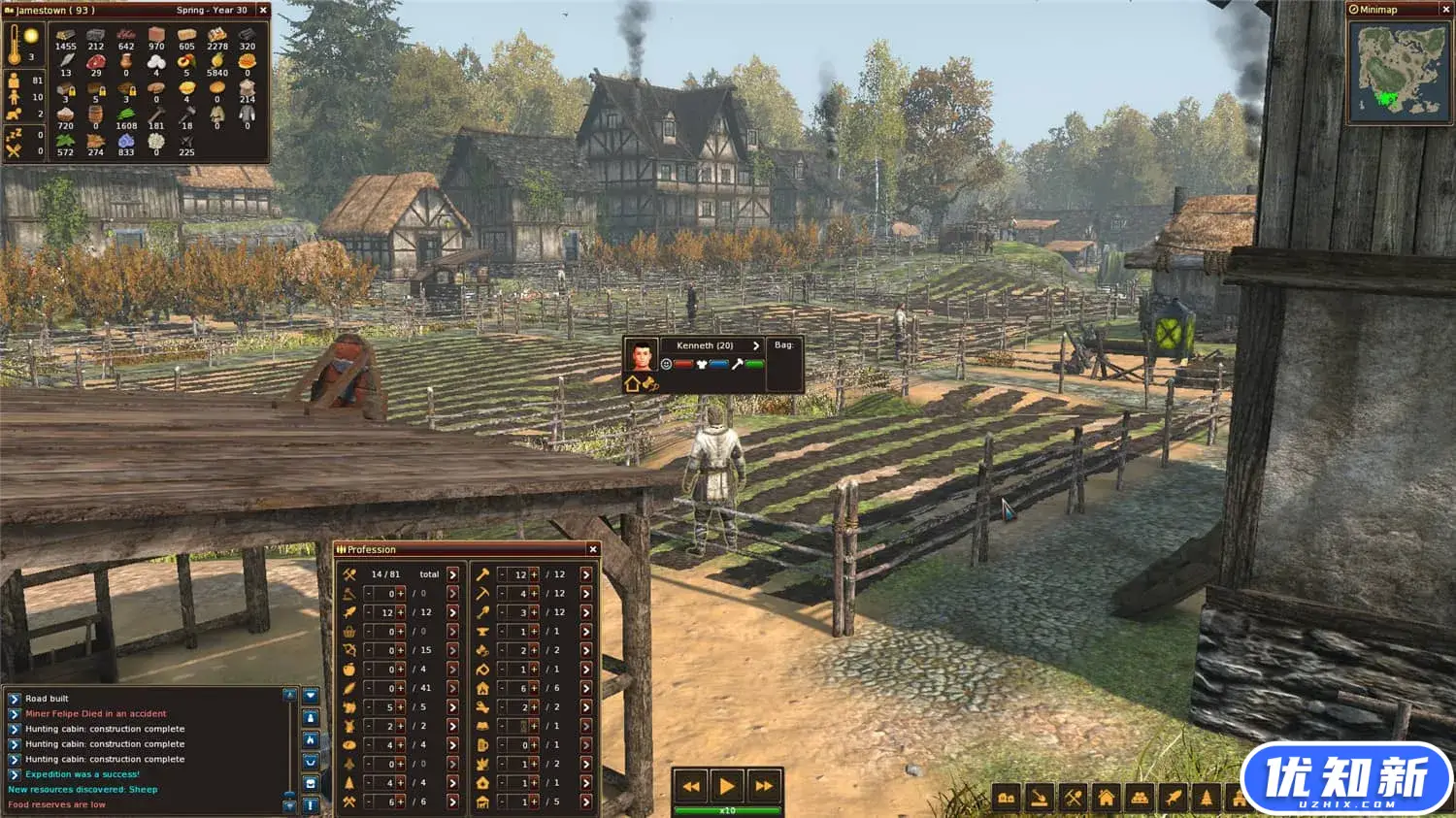Select the crossed tools toolbar button
This screenshot has width=1456, height=818.
click(1073, 799)
